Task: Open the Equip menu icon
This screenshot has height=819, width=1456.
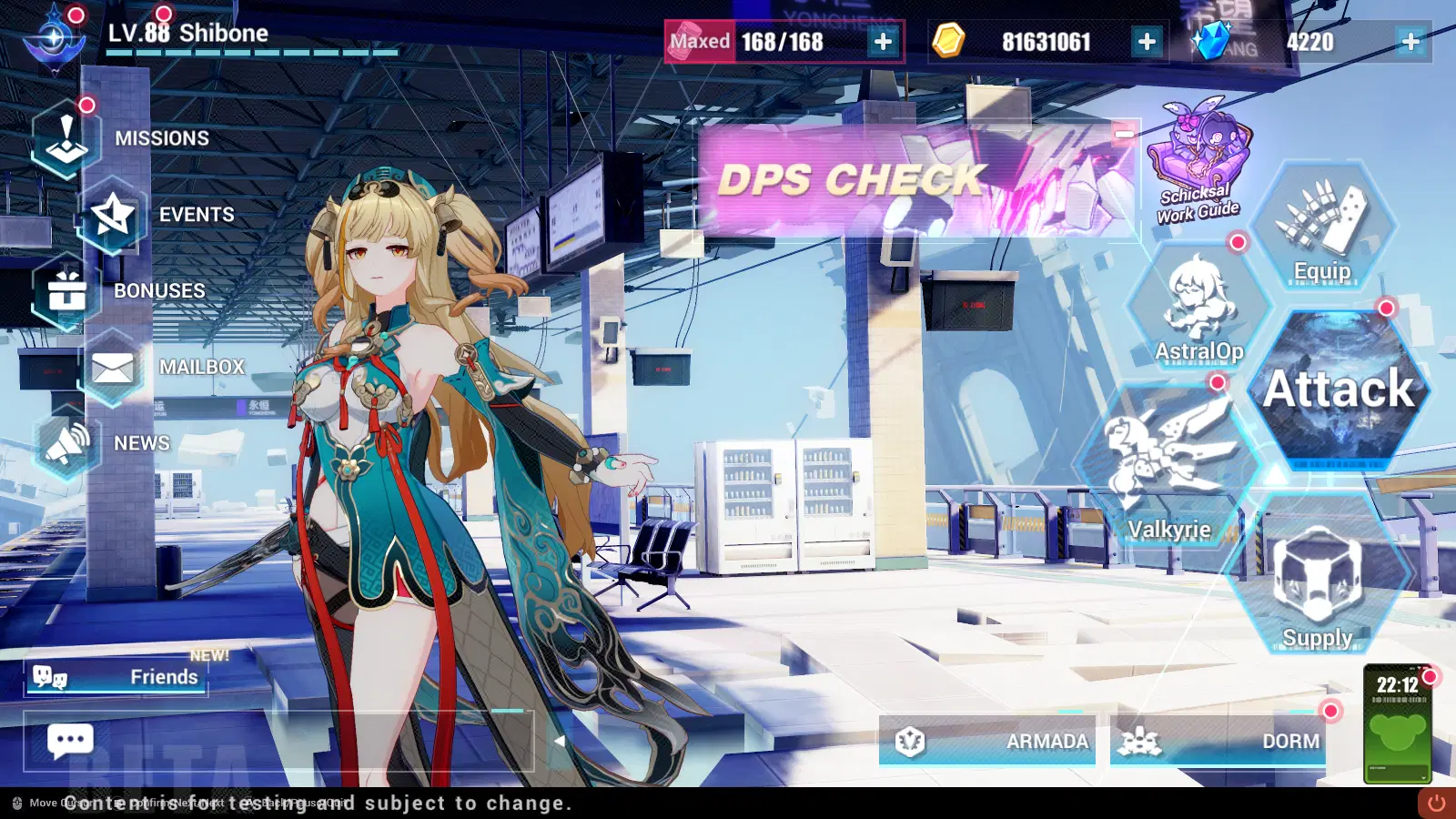Action: (x=1321, y=225)
